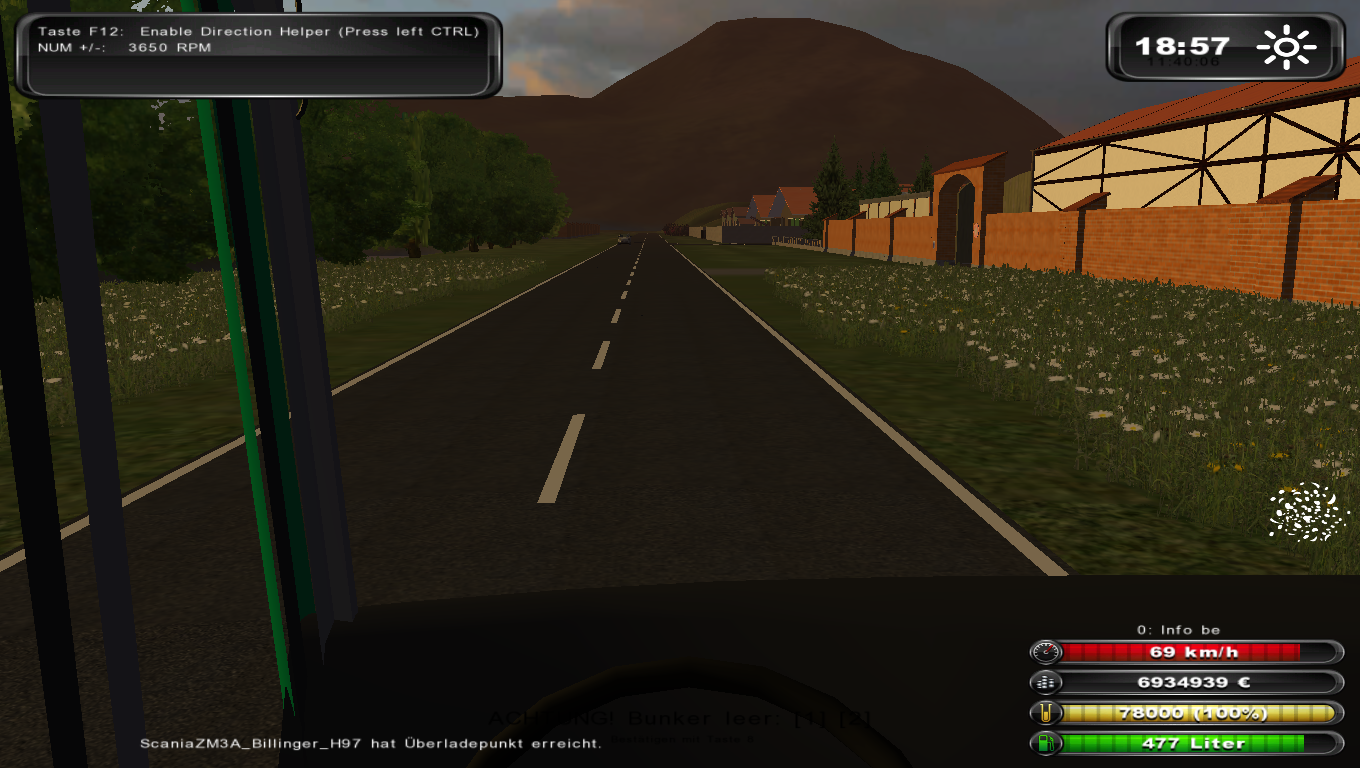
Task: Click the speedometer gauge icon
Action: click(1046, 653)
